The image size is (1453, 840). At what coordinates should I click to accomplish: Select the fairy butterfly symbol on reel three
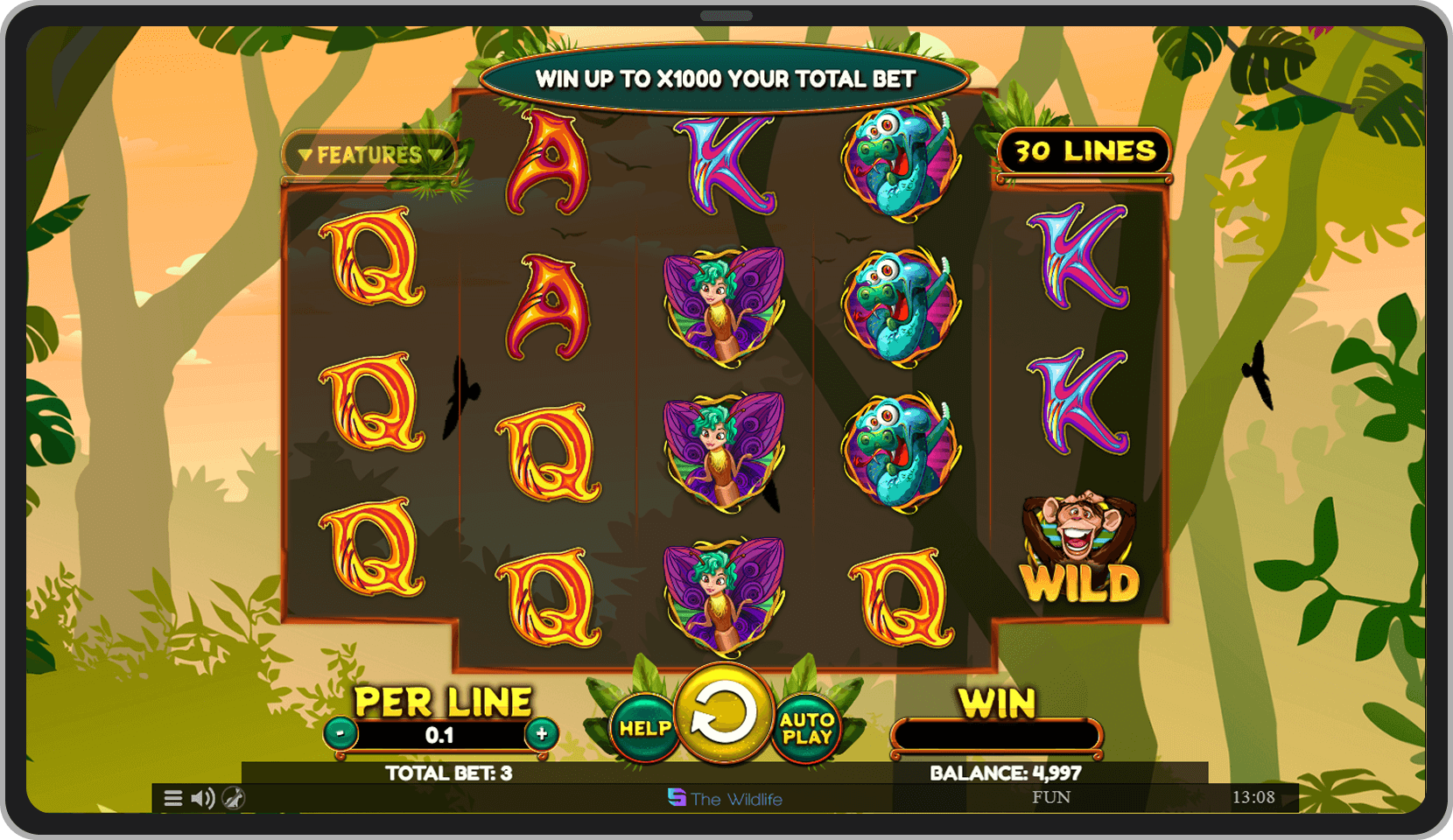[726, 446]
